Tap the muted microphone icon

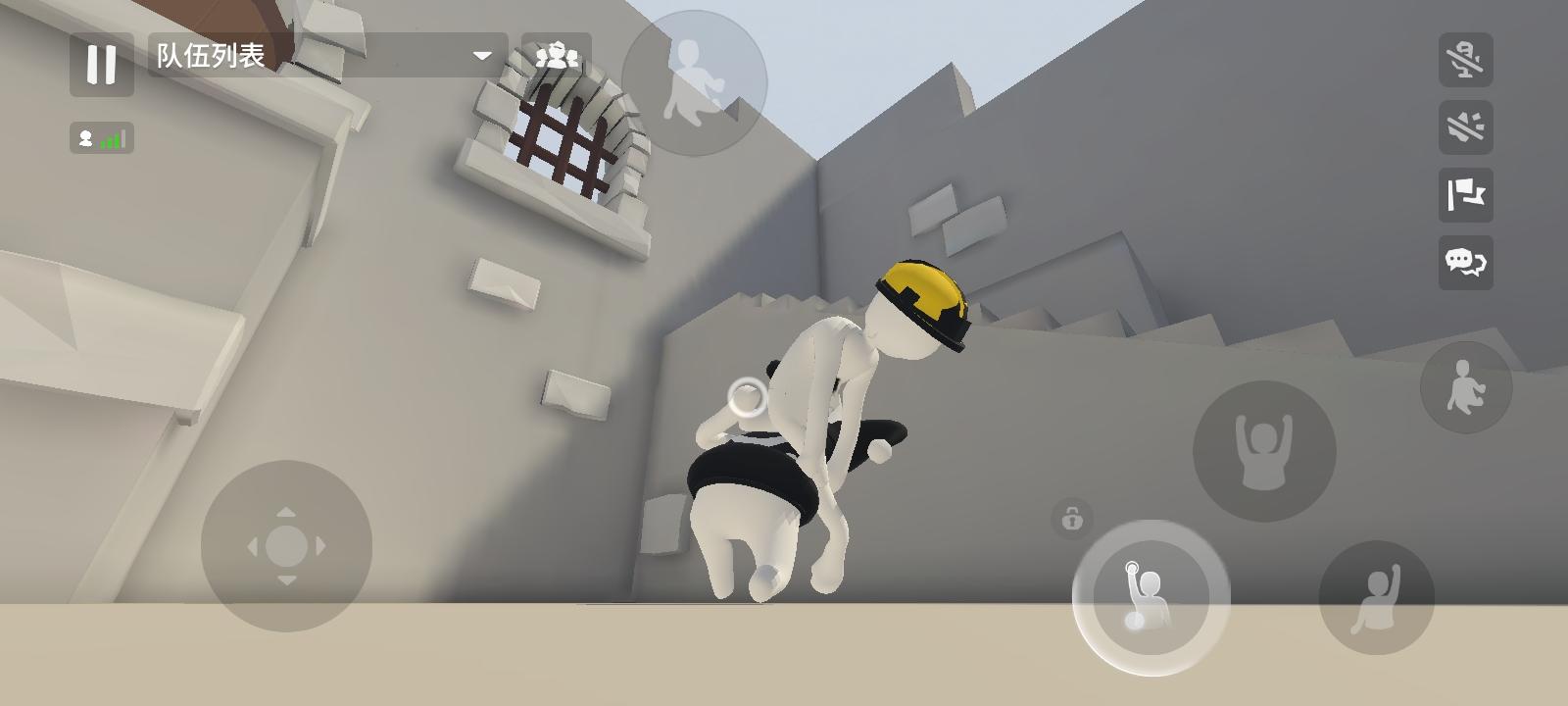pyautogui.click(x=1465, y=61)
